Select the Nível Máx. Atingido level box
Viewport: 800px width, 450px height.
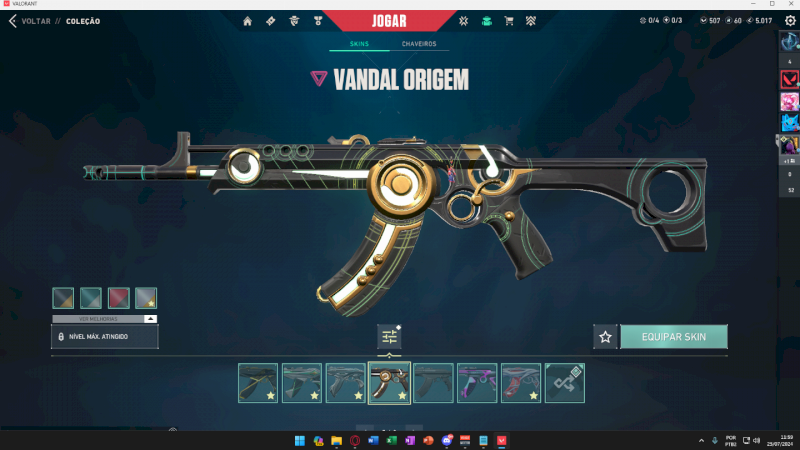(104, 337)
